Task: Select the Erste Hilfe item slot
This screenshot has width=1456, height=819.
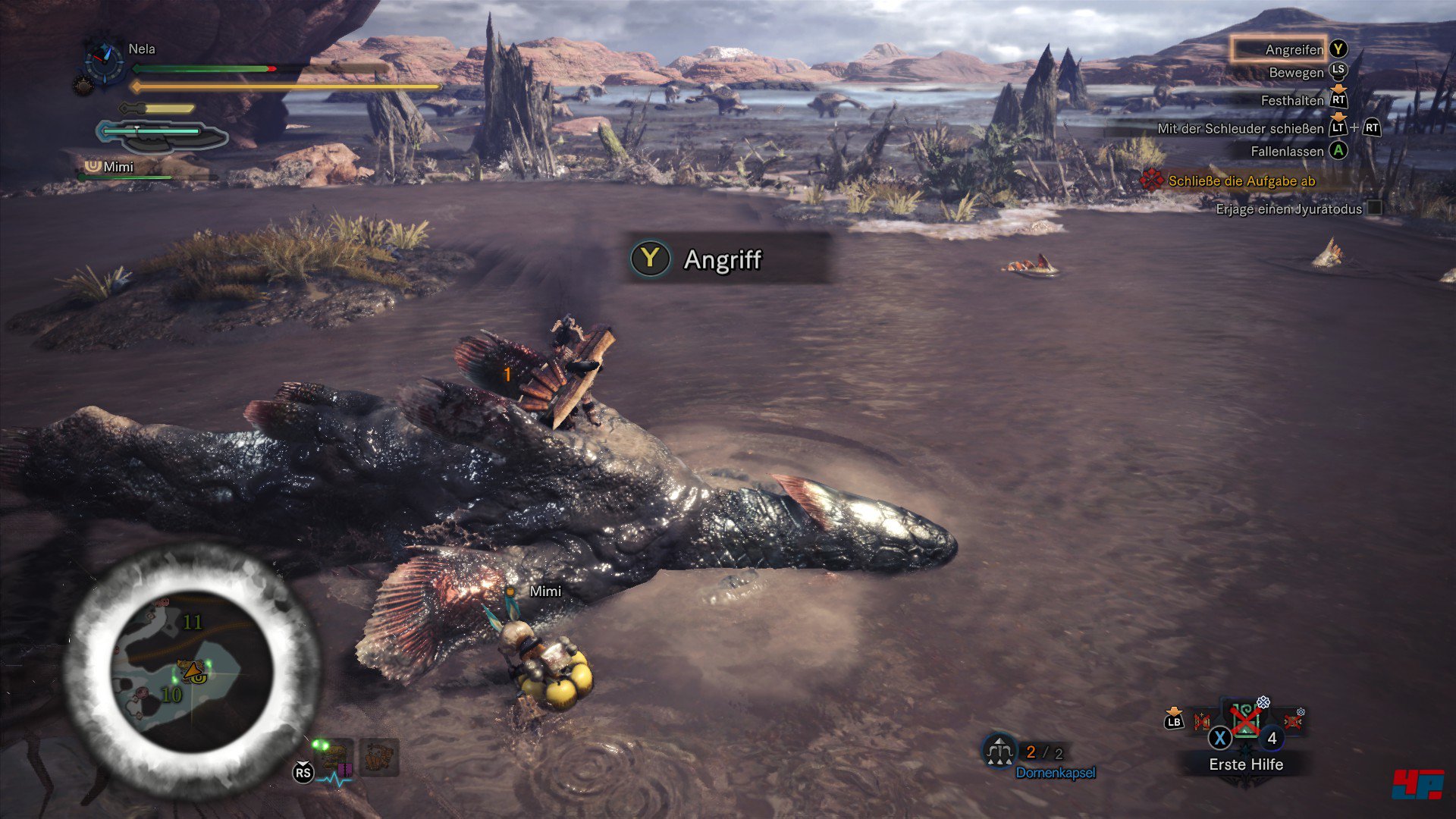Action: pos(1244,720)
